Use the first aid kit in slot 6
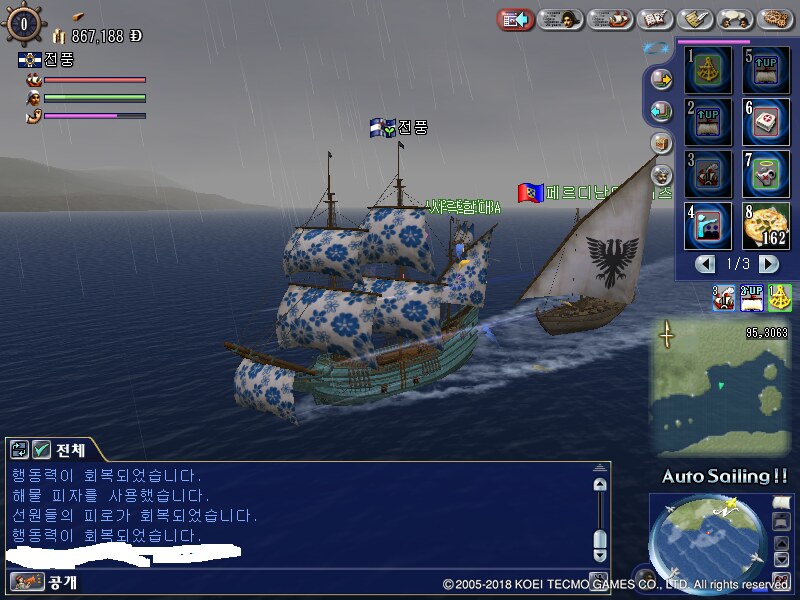Image resolution: width=800 pixels, height=600 pixels. (x=766, y=122)
